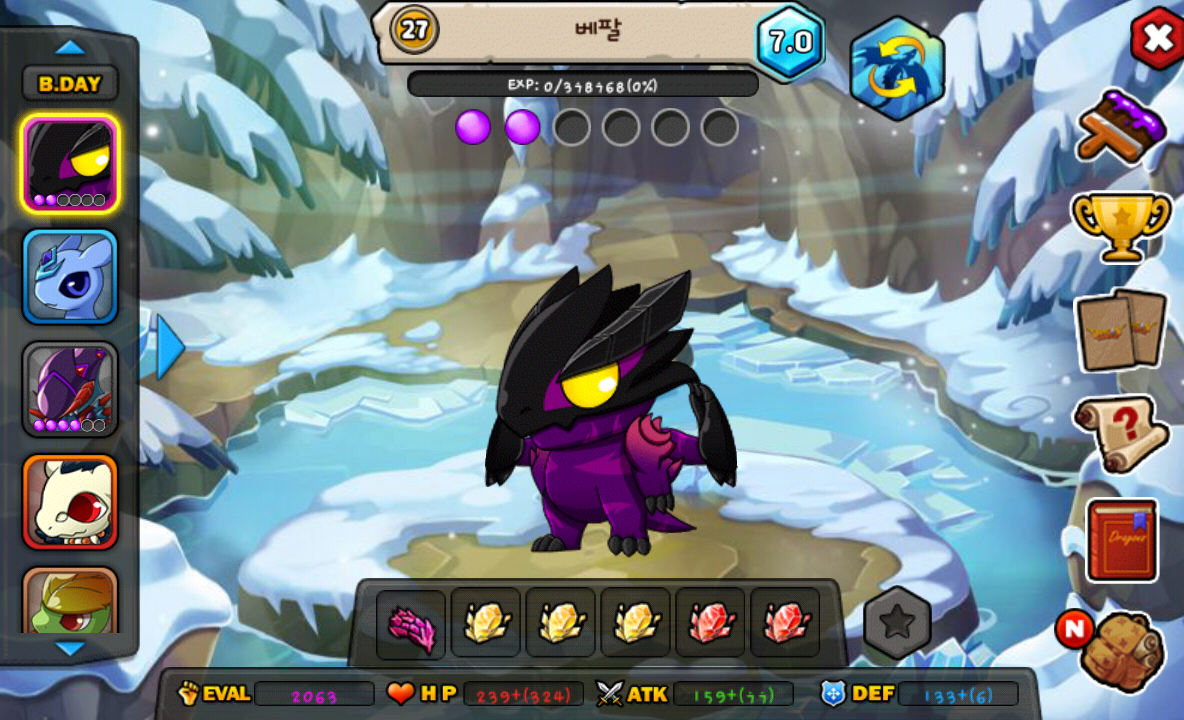
Task: Close the dragon screen with red X
Action: pos(1157,38)
